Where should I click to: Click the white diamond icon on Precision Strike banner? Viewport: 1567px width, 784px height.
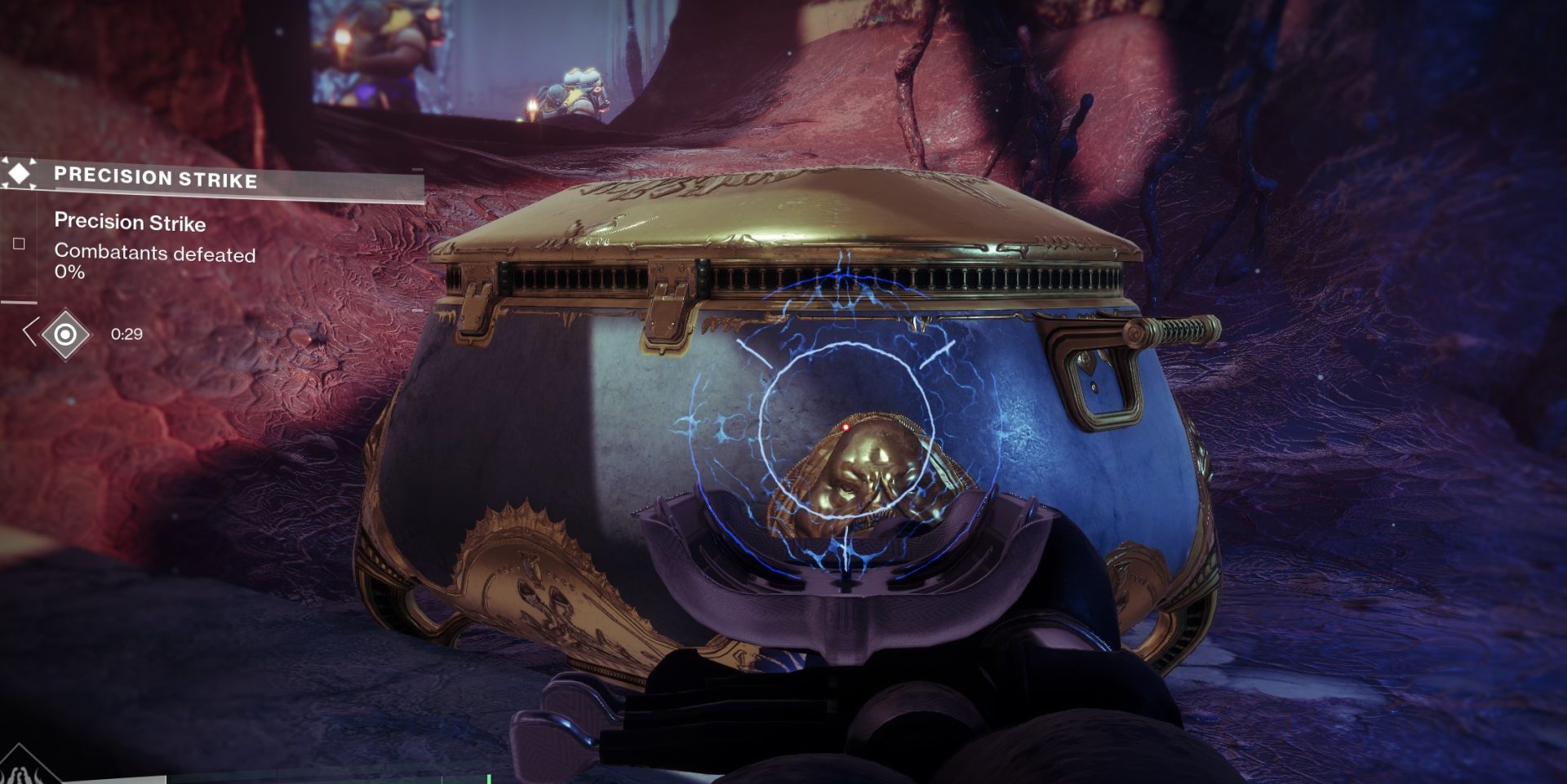[19, 173]
